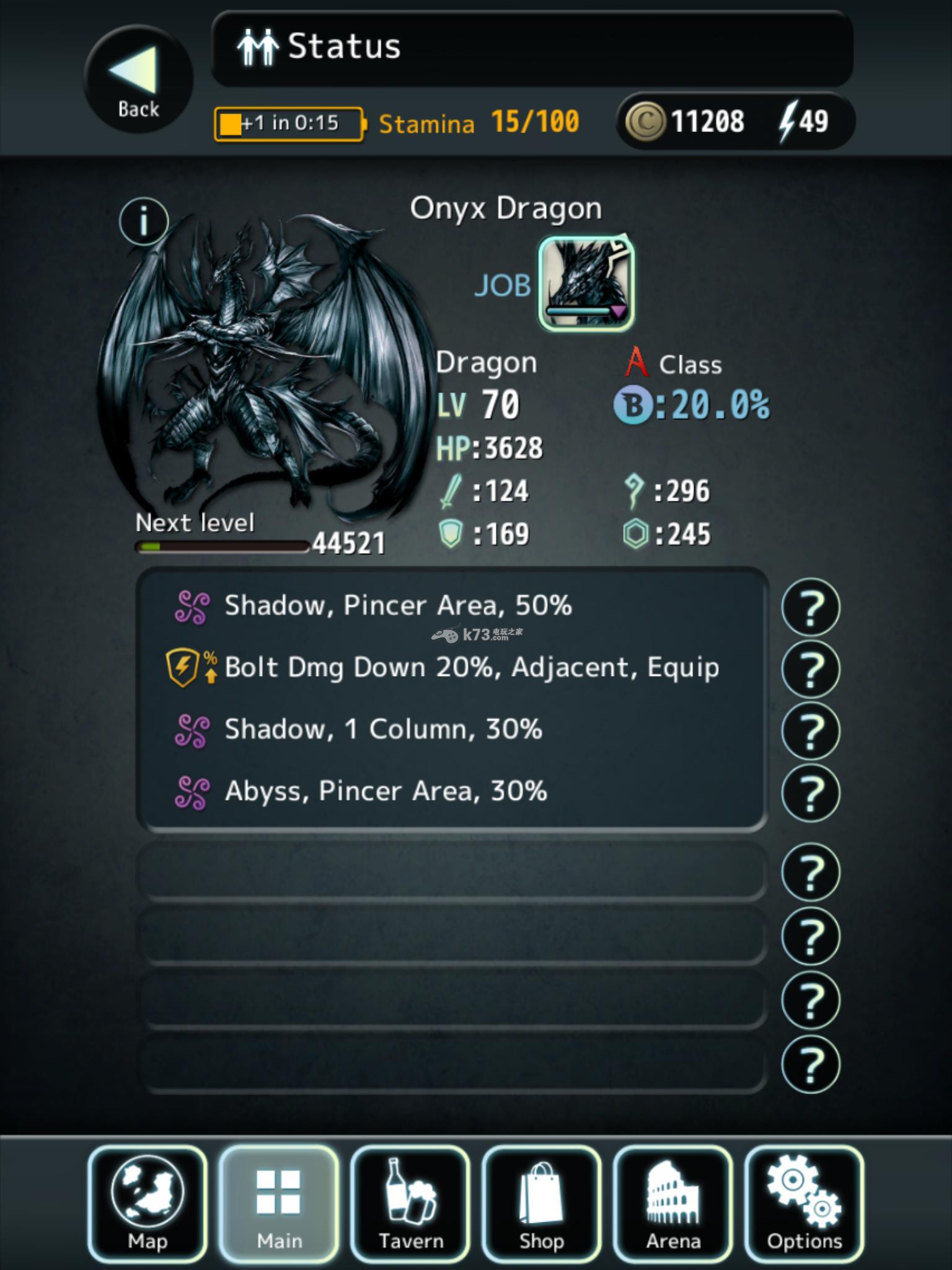Visit the Tavern
Screen dimensions: 952x1270
(x=410, y=1204)
